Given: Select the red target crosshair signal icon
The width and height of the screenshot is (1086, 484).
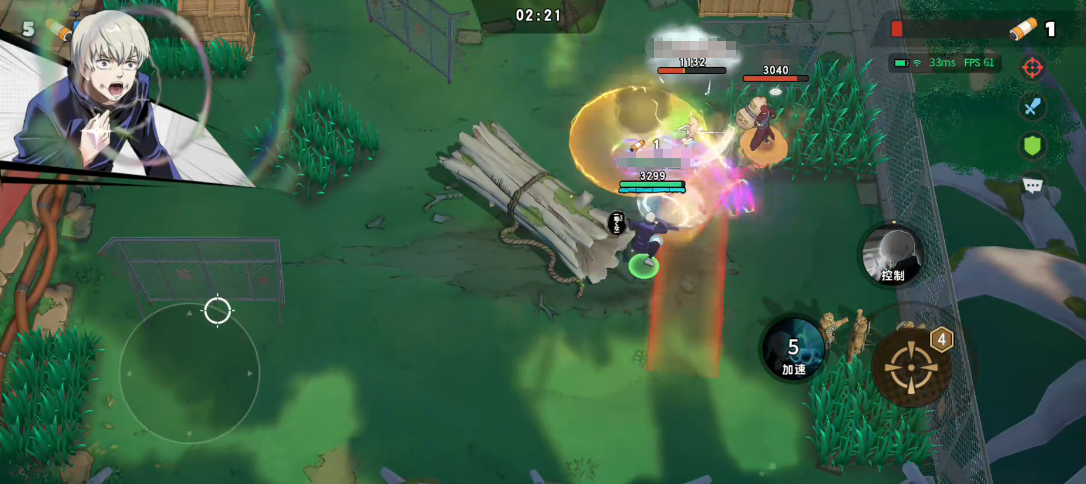Looking at the screenshot, I should pos(1032,68).
